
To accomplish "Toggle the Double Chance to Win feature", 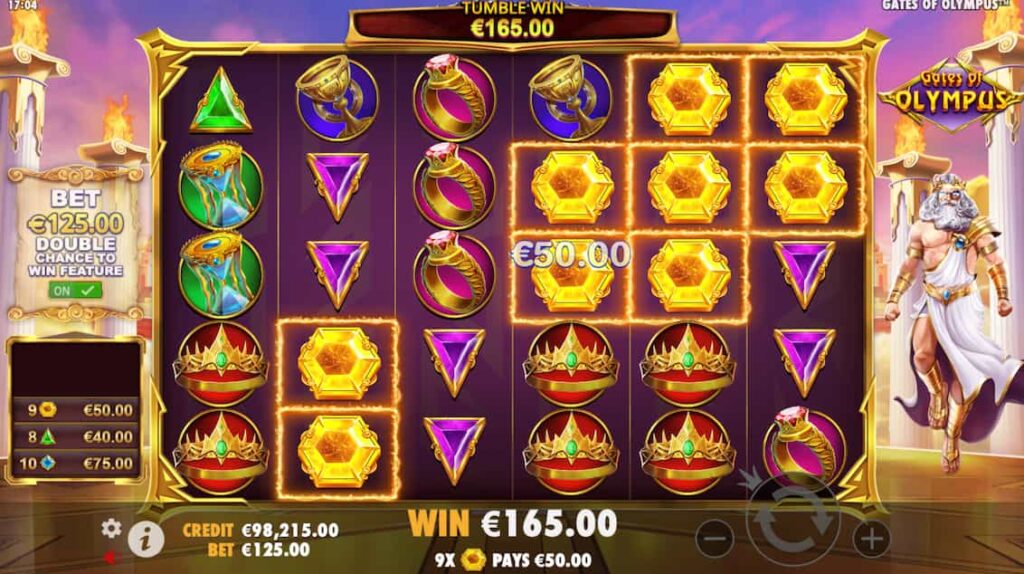I will (x=75, y=290).
